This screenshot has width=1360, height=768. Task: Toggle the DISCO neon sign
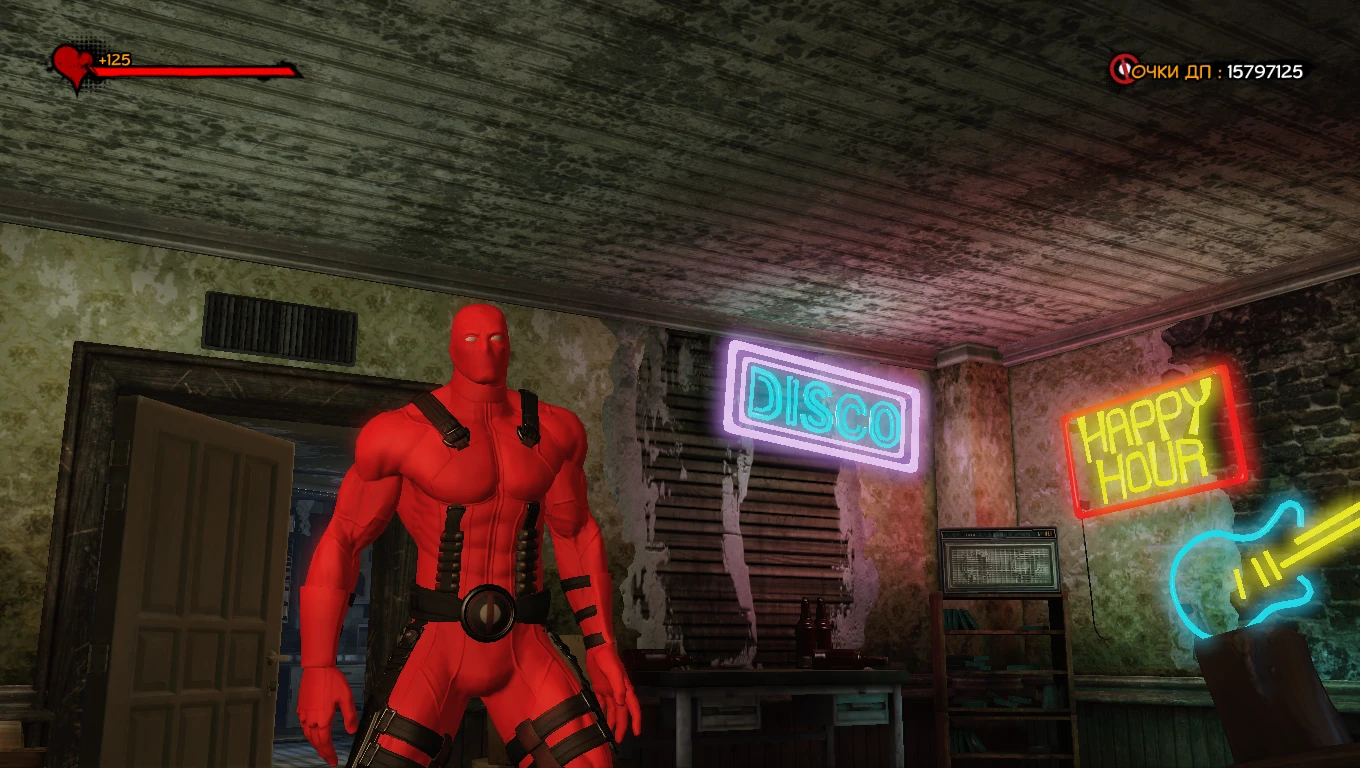820,405
